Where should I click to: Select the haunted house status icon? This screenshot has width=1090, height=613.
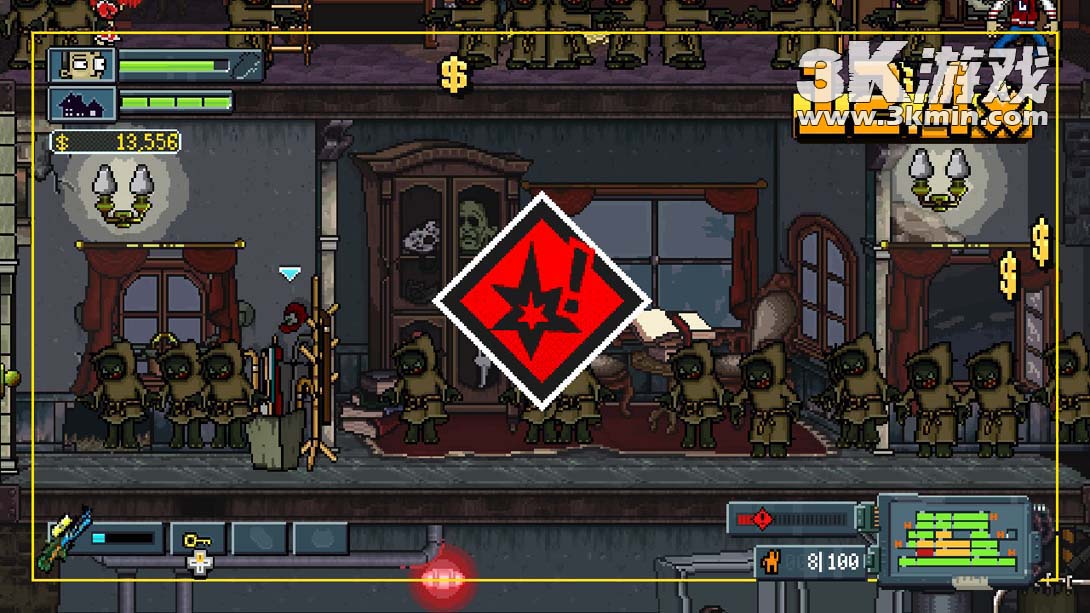(x=83, y=104)
